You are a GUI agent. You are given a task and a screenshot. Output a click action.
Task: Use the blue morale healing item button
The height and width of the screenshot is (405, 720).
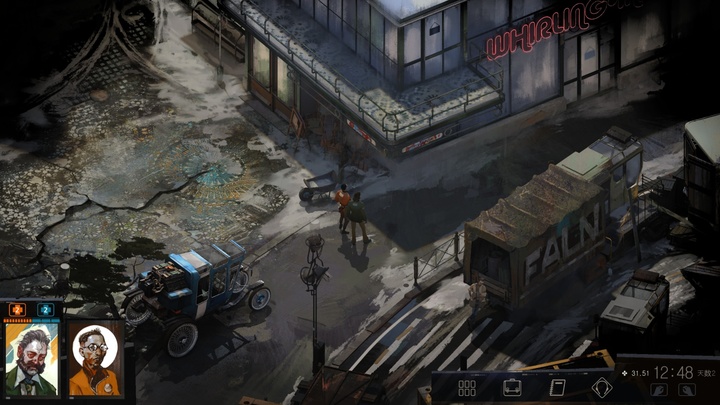(45, 310)
